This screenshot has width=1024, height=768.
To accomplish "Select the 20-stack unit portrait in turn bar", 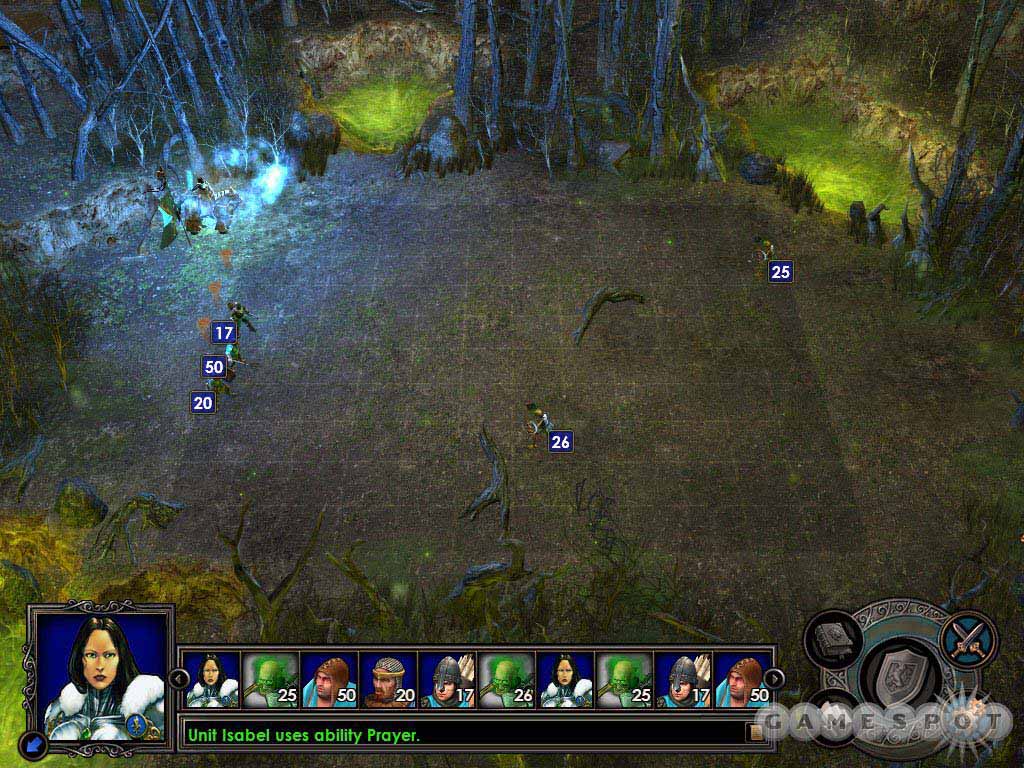I will click(x=387, y=680).
